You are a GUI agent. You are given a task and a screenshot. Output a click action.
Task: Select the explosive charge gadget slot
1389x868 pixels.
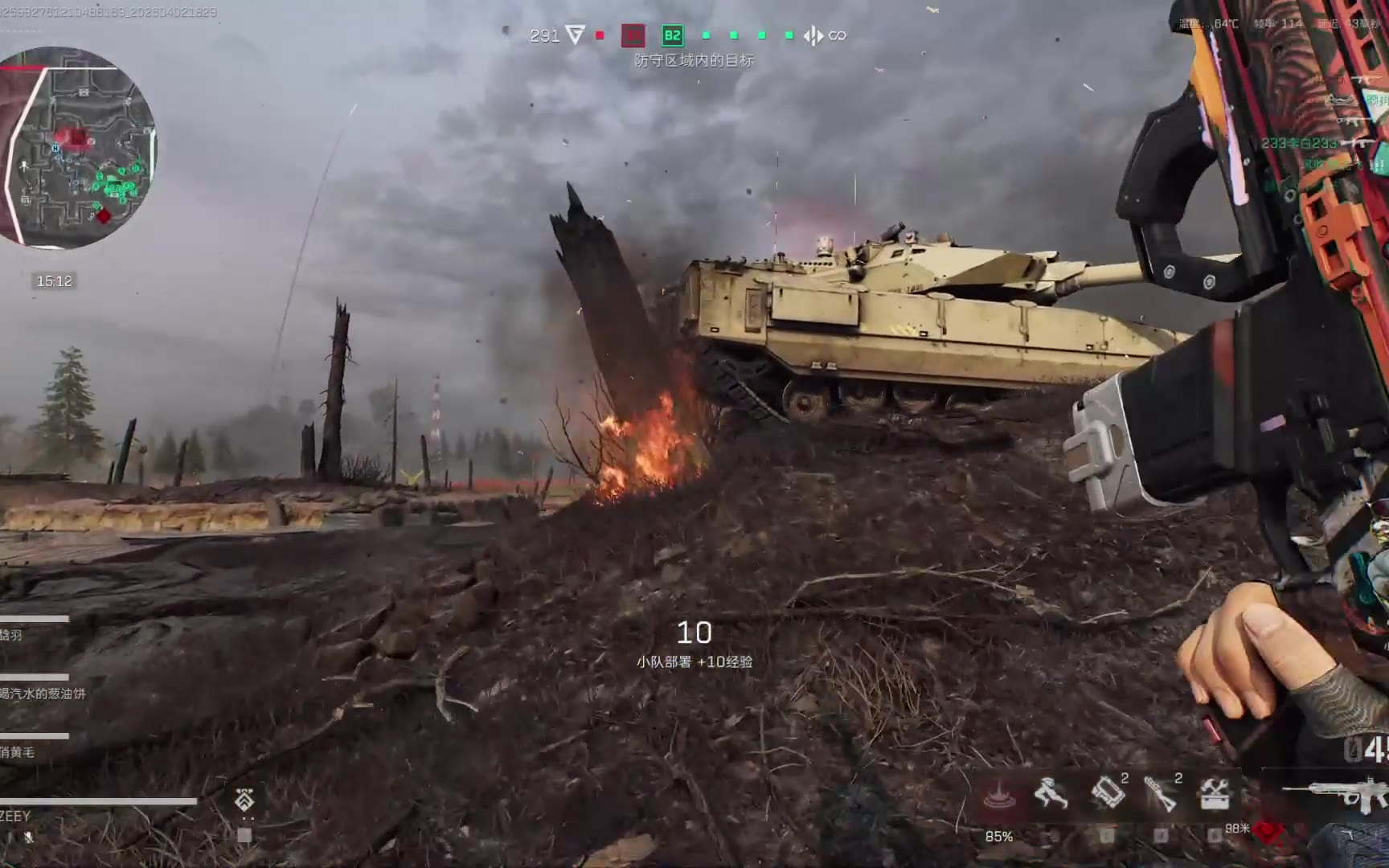click(x=1108, y=792)
